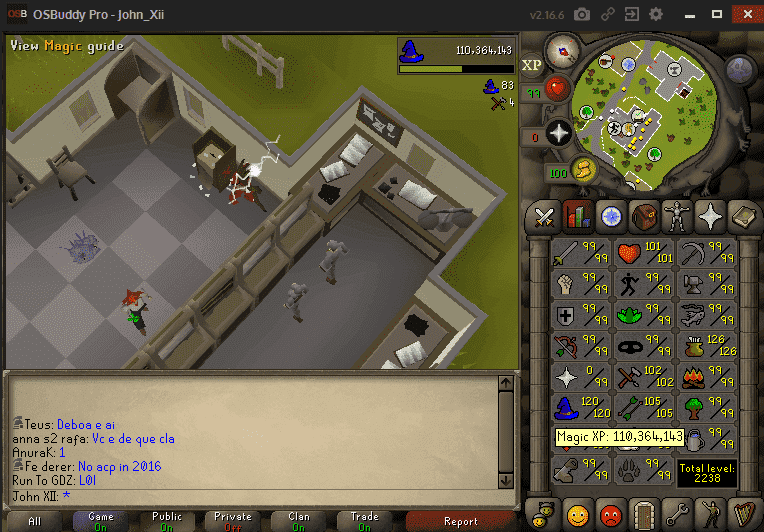Toggle the Private chat filter
Viewport: 764px width, 532px height.
[x=233, y=521]
